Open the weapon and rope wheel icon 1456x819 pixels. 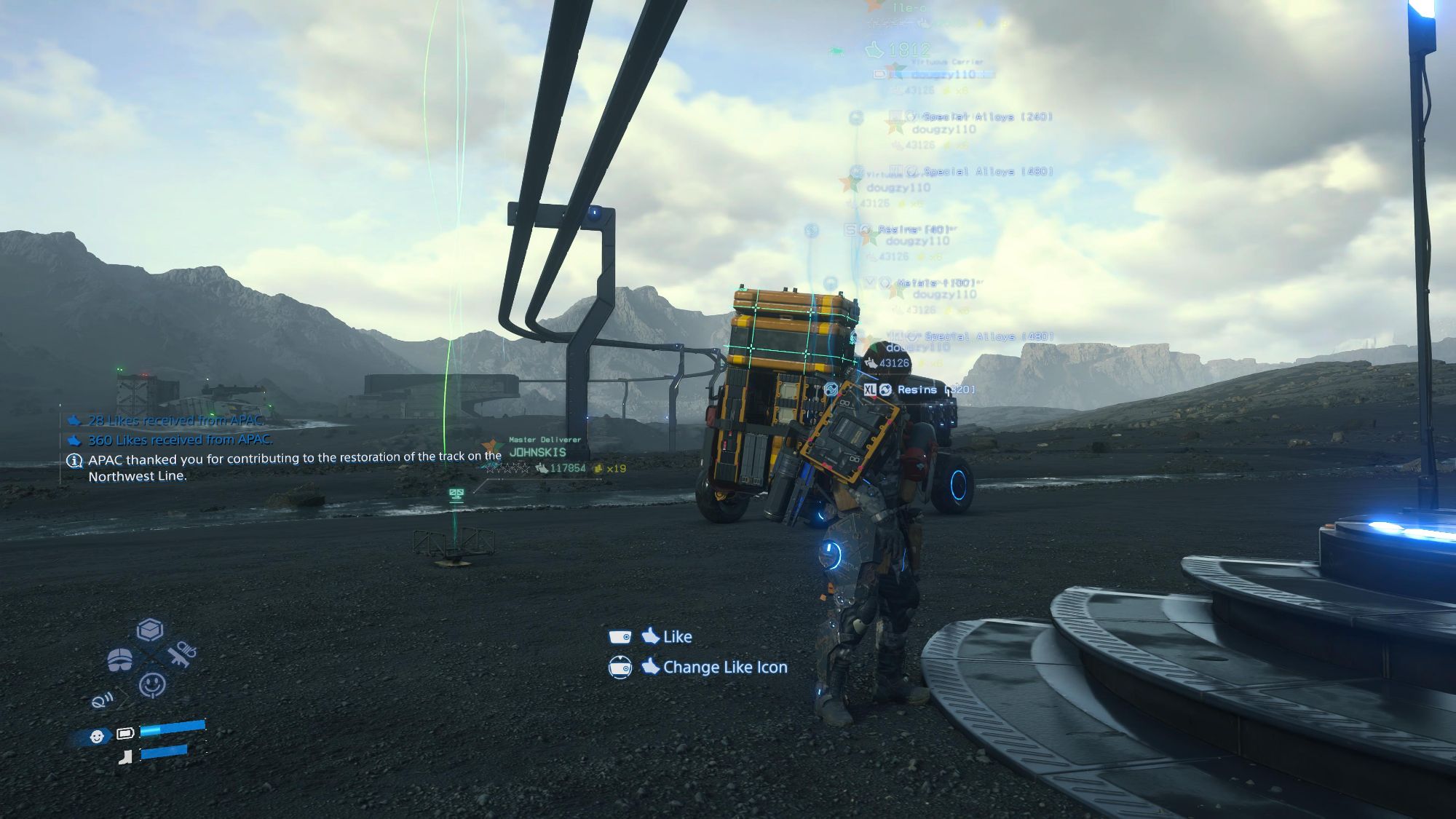[181, 654]
